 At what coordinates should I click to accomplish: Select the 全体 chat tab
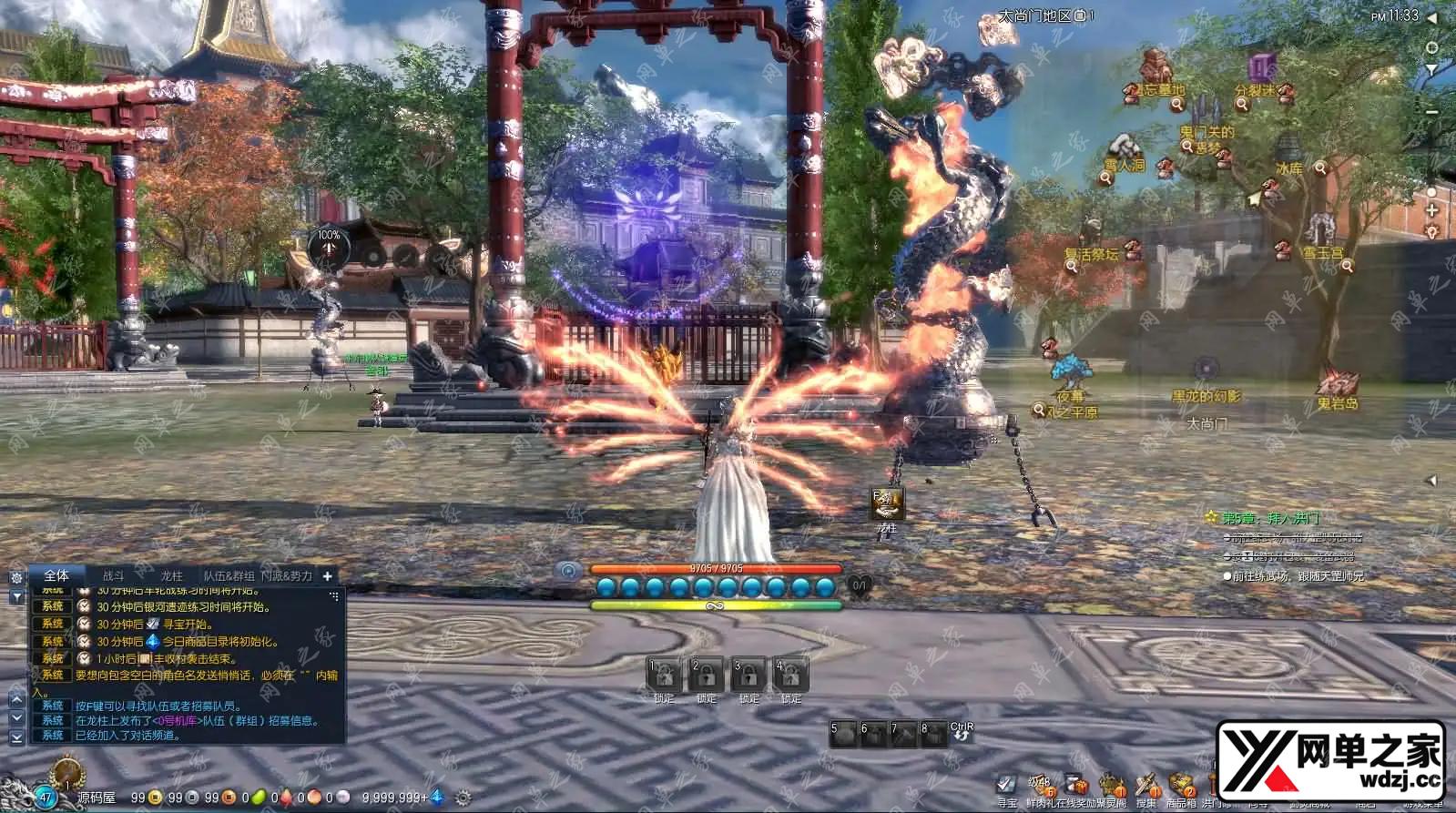56,575
